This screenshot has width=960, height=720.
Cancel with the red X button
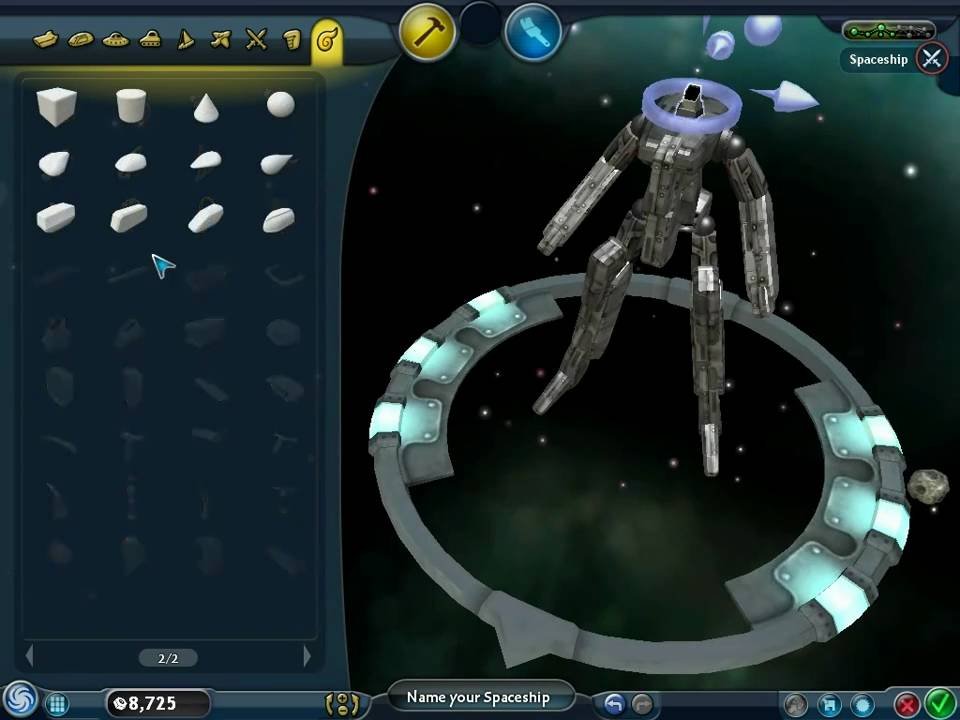pyautogui.click(x=907, y=703)
